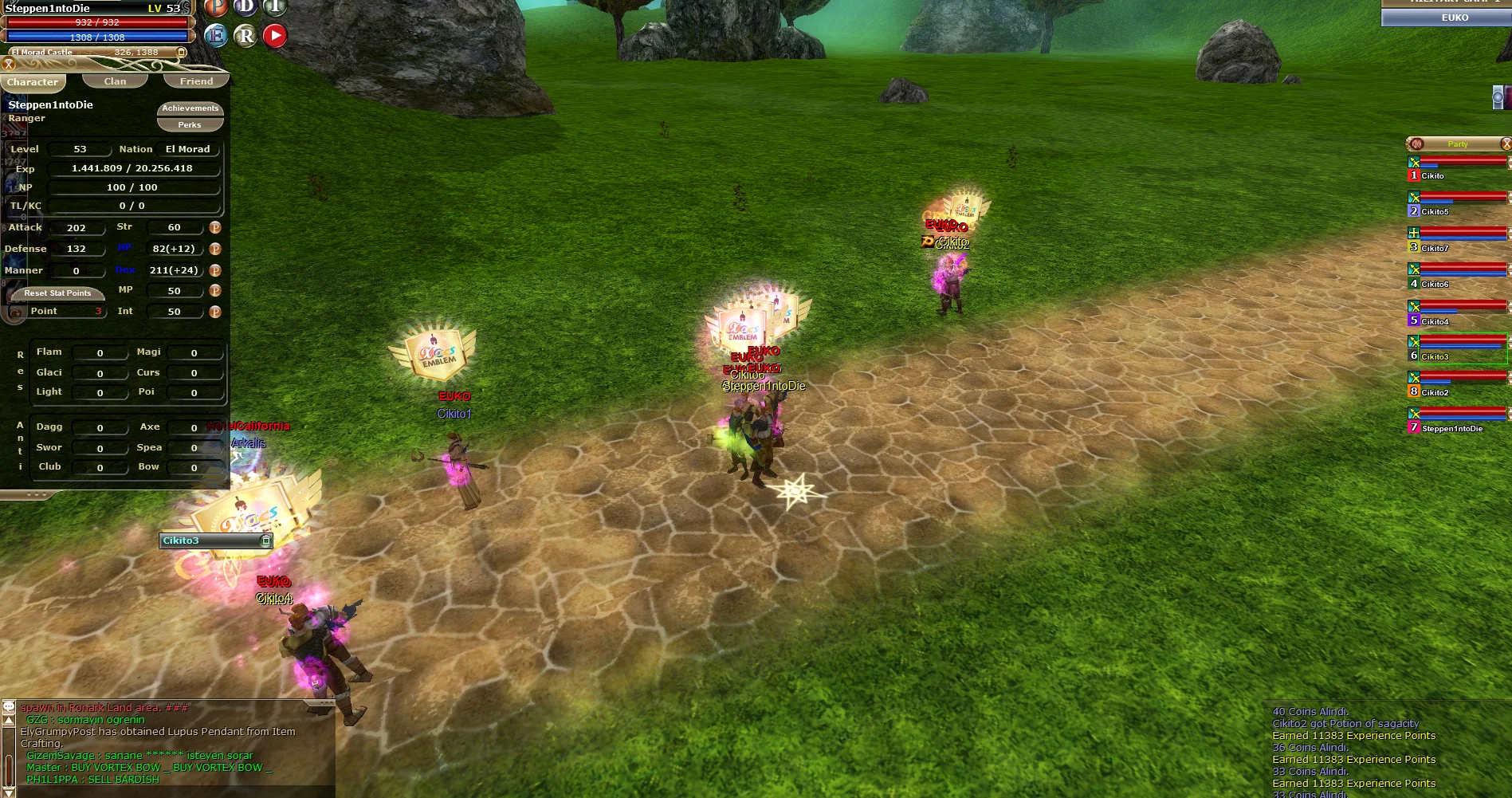
Task: Increase the Int stat by one
Action: point(215,313)
